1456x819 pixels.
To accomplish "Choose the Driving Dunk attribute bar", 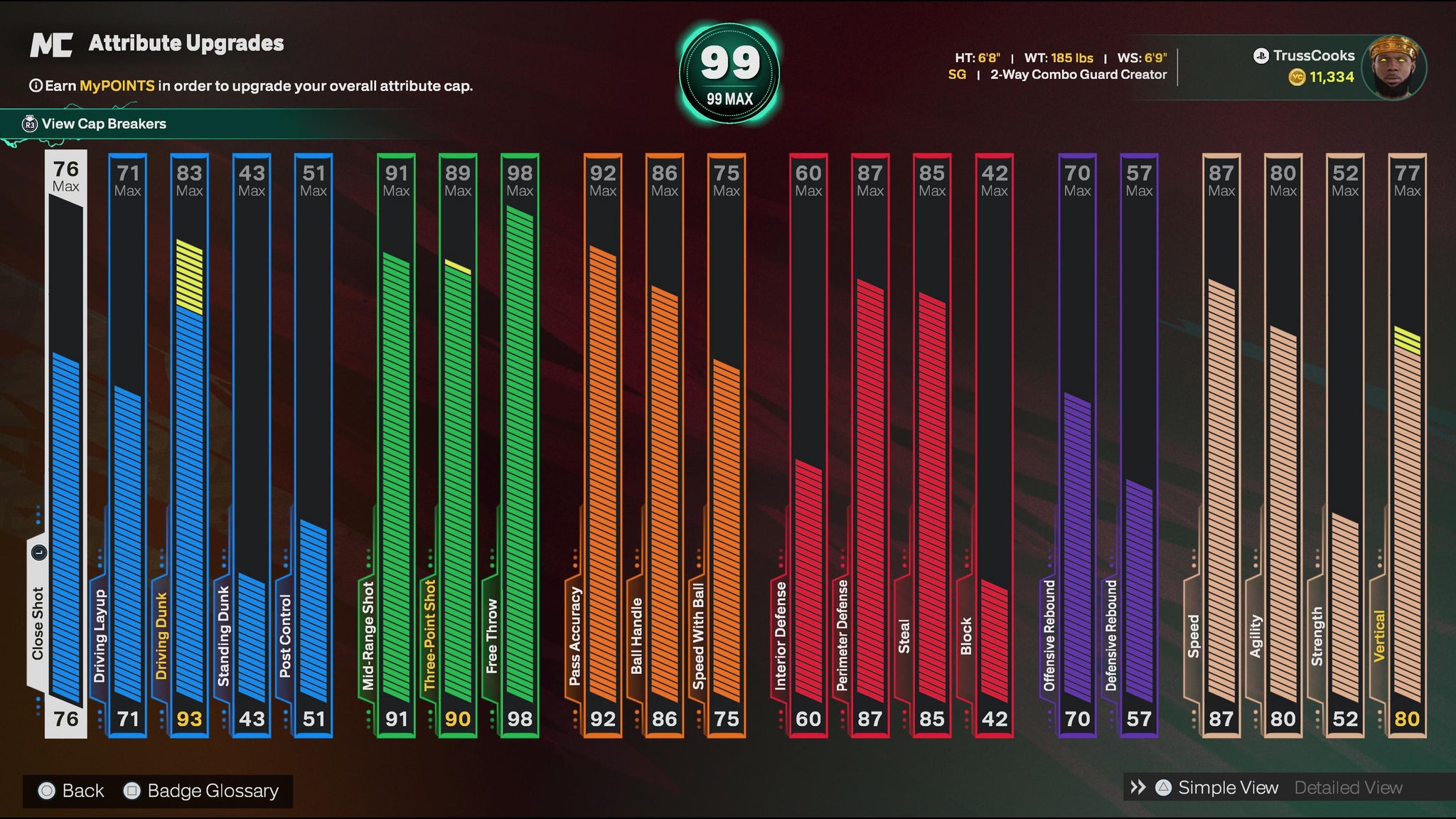I will [190, 444].
